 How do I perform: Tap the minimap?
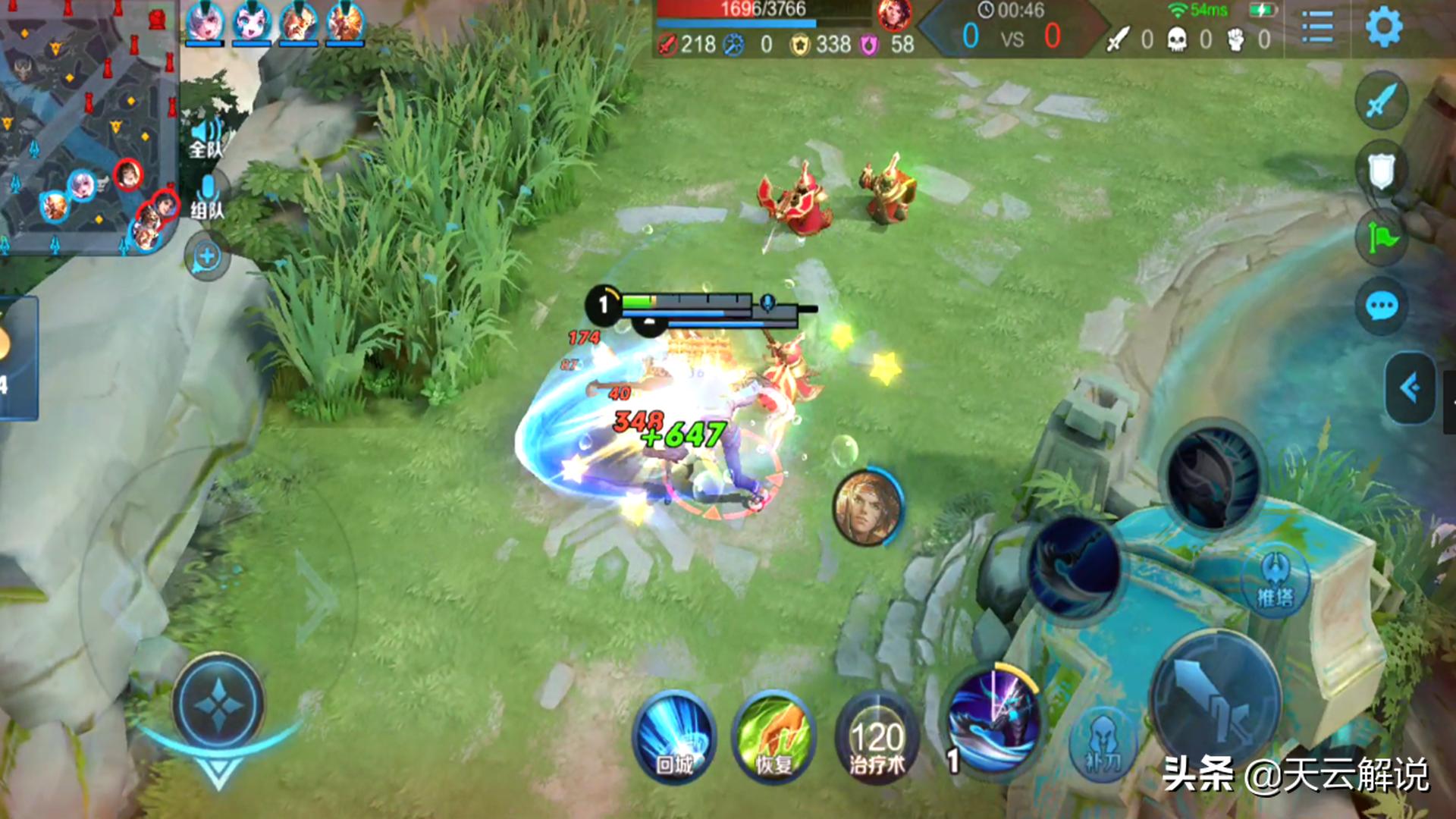(87, 125)
